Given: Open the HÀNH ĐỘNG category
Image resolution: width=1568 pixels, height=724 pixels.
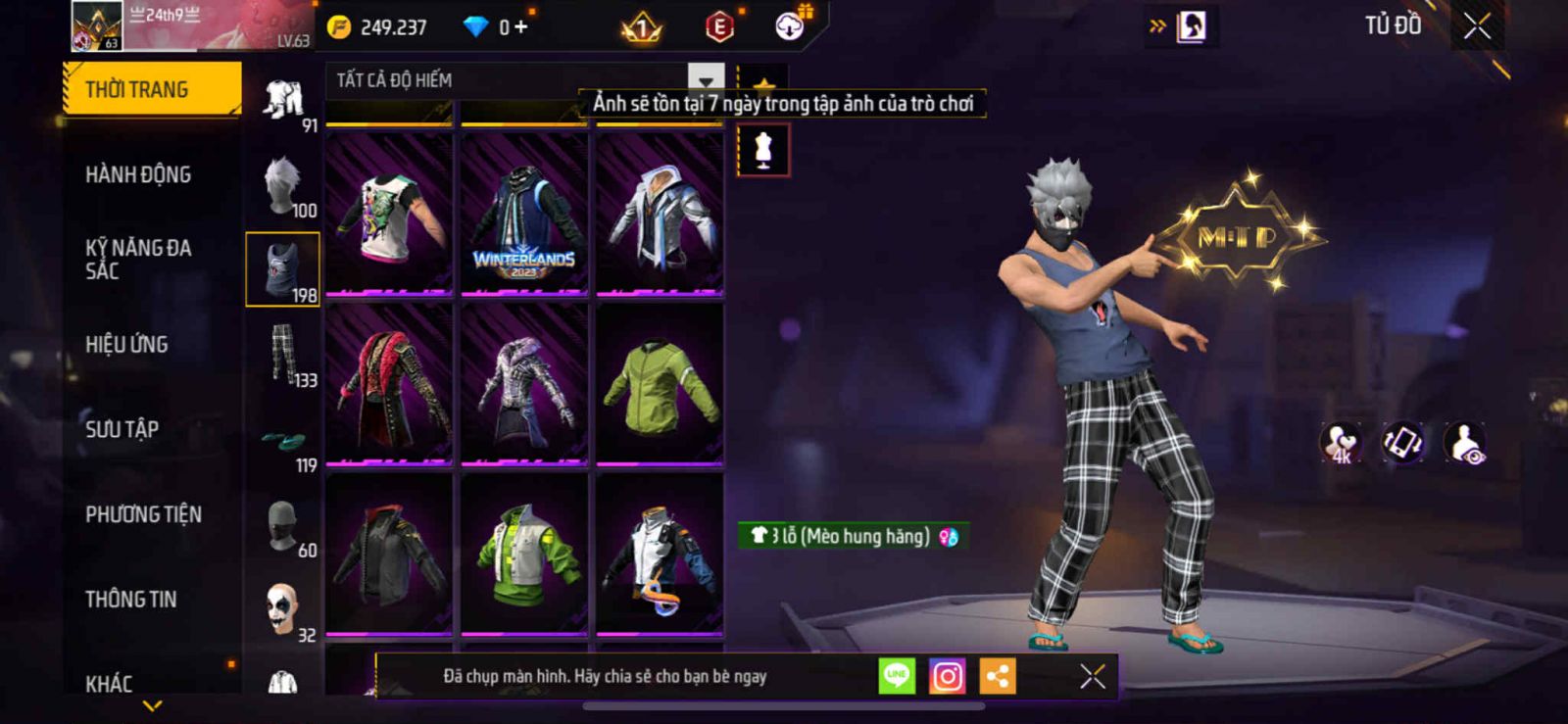Looking at the screenshot, I should click(138, 175).
